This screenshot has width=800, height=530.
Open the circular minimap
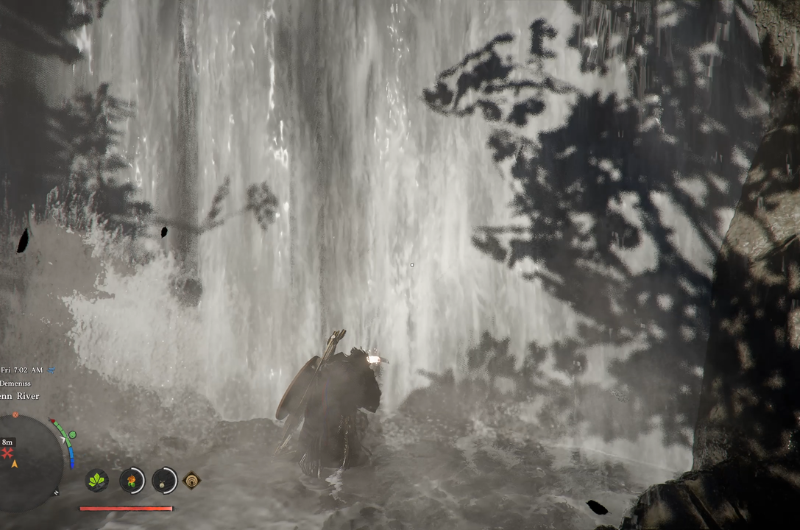[x=28, y=461]
